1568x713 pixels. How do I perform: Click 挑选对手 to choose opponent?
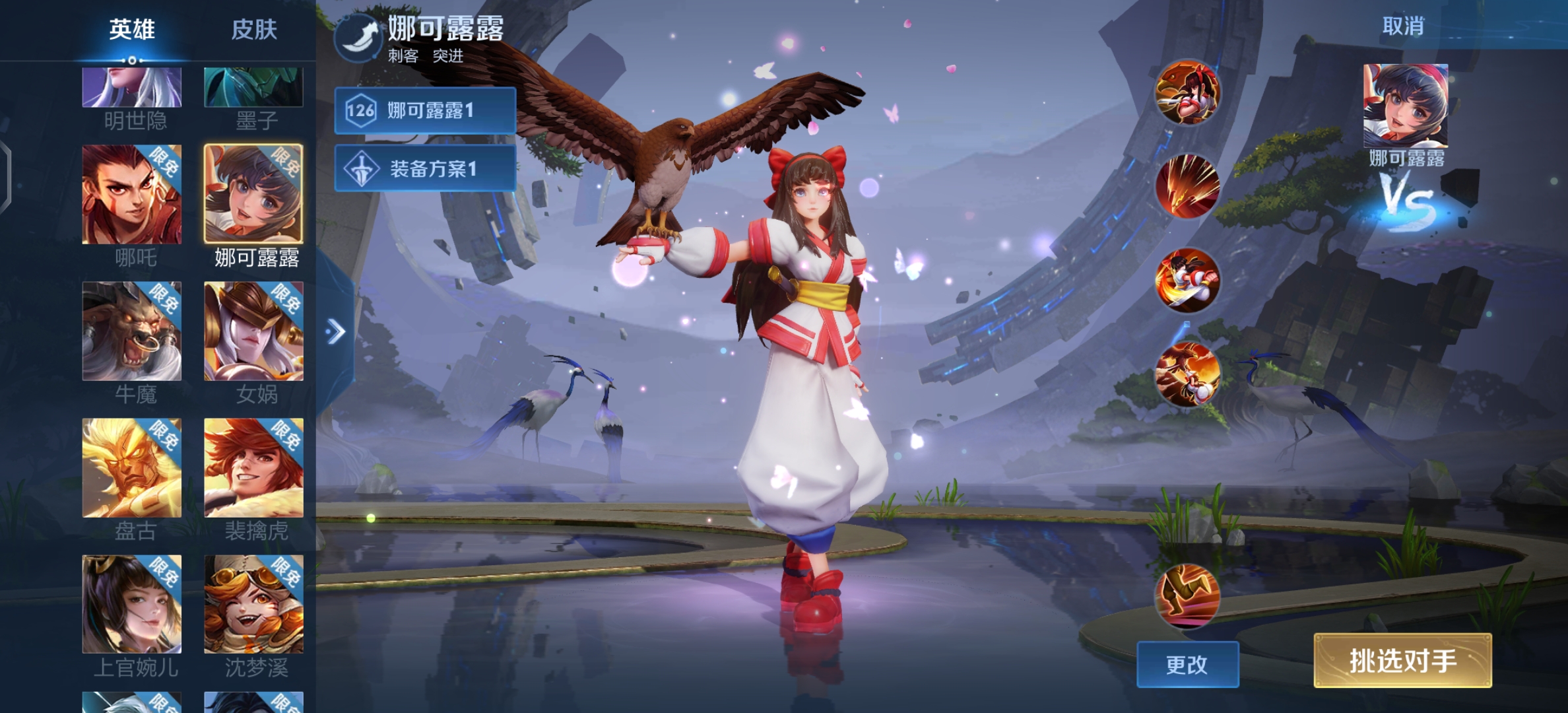pos(1402,661)
